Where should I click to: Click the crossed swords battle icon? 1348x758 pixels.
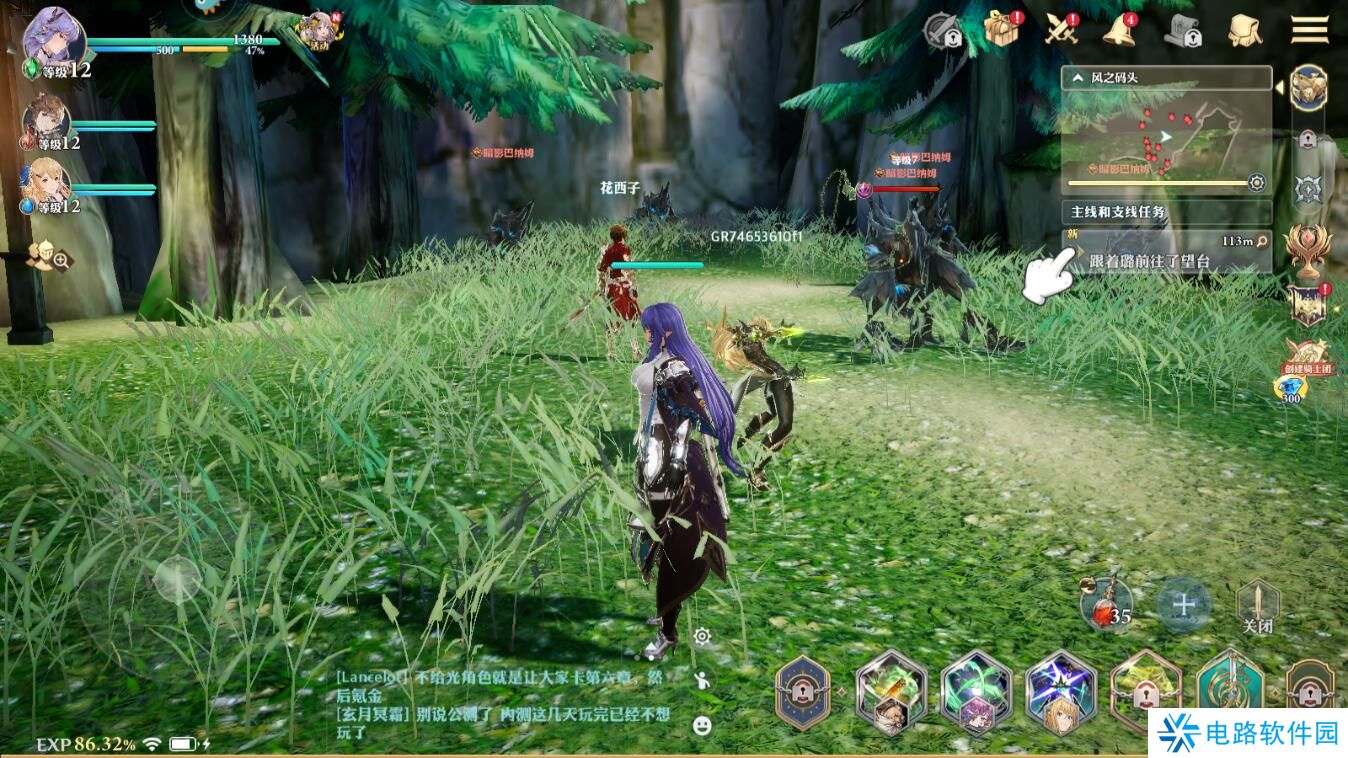click(1060, 31)
